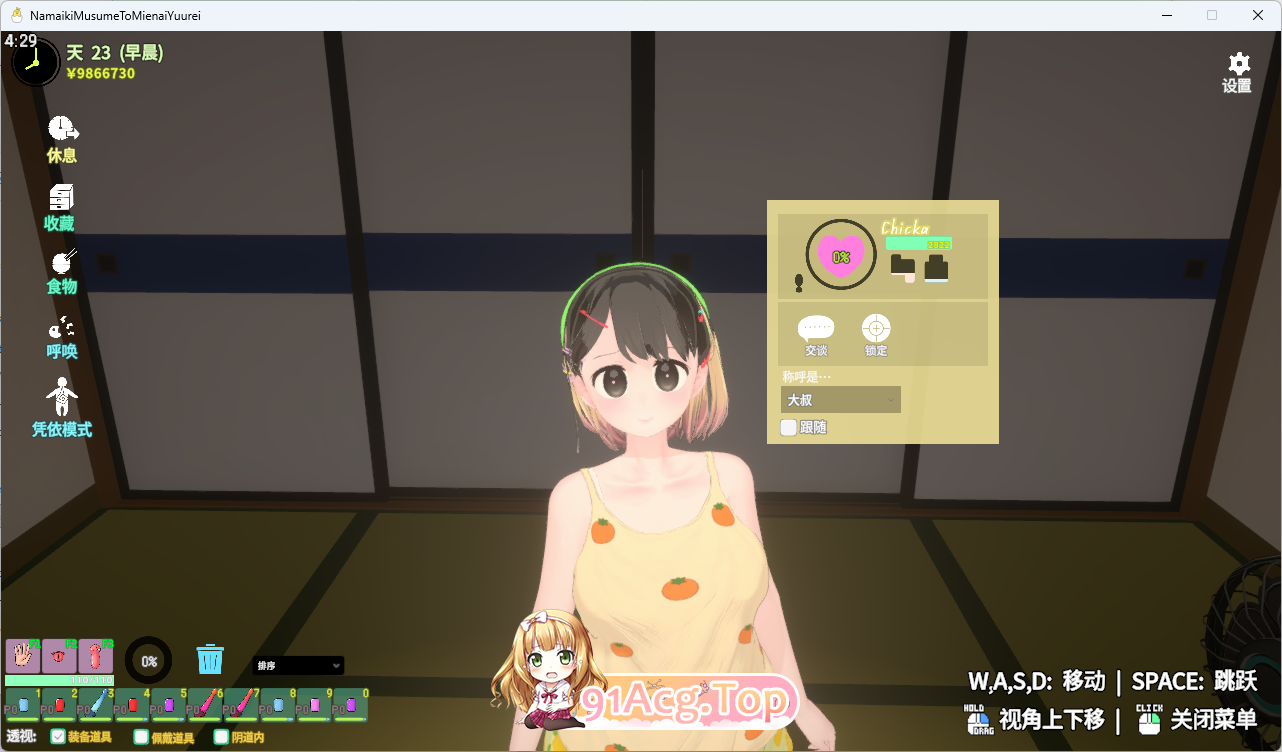
Task: Open the 大叔 nickname dropdown
Action: click(840, 399)
